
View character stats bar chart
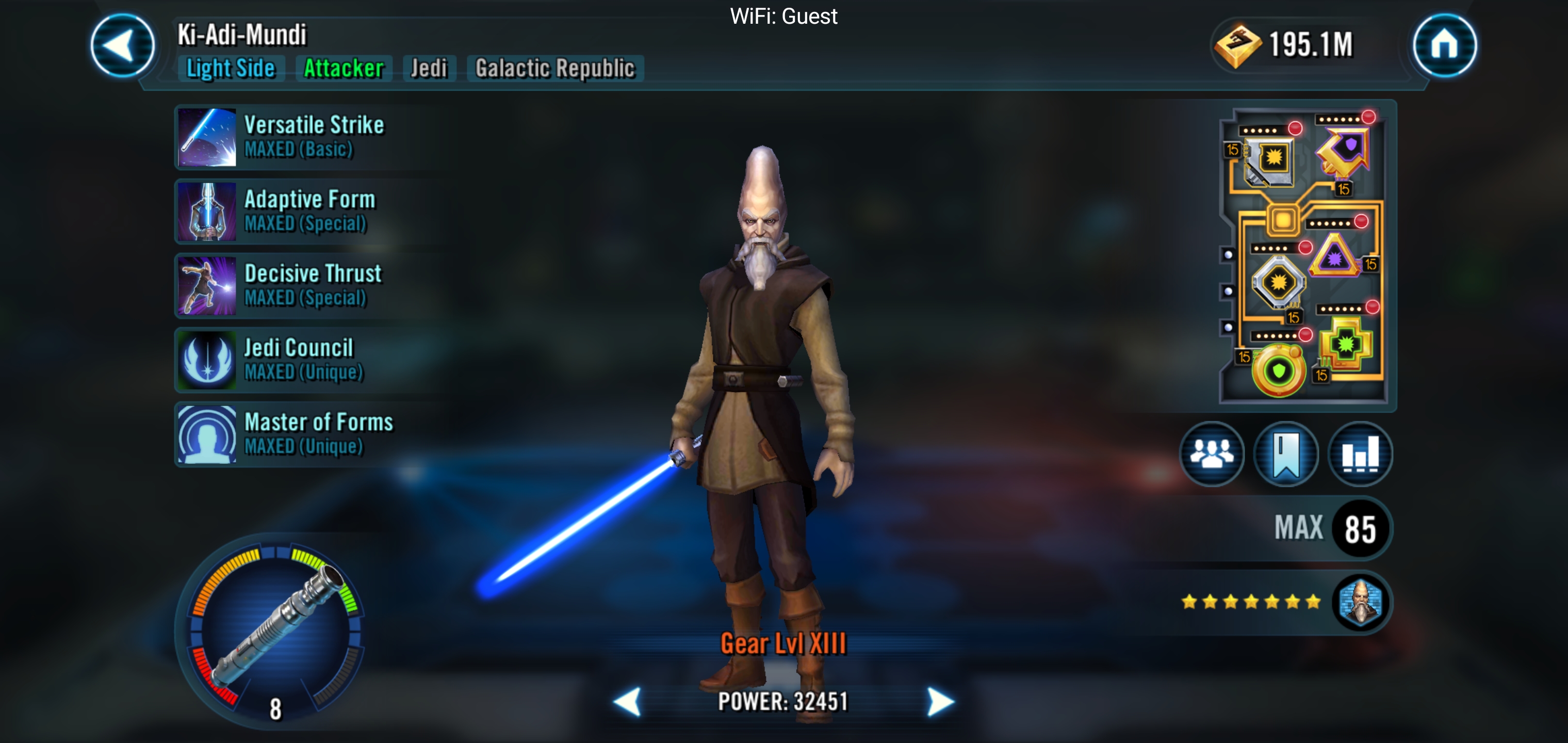click(x=1360, y=454)
